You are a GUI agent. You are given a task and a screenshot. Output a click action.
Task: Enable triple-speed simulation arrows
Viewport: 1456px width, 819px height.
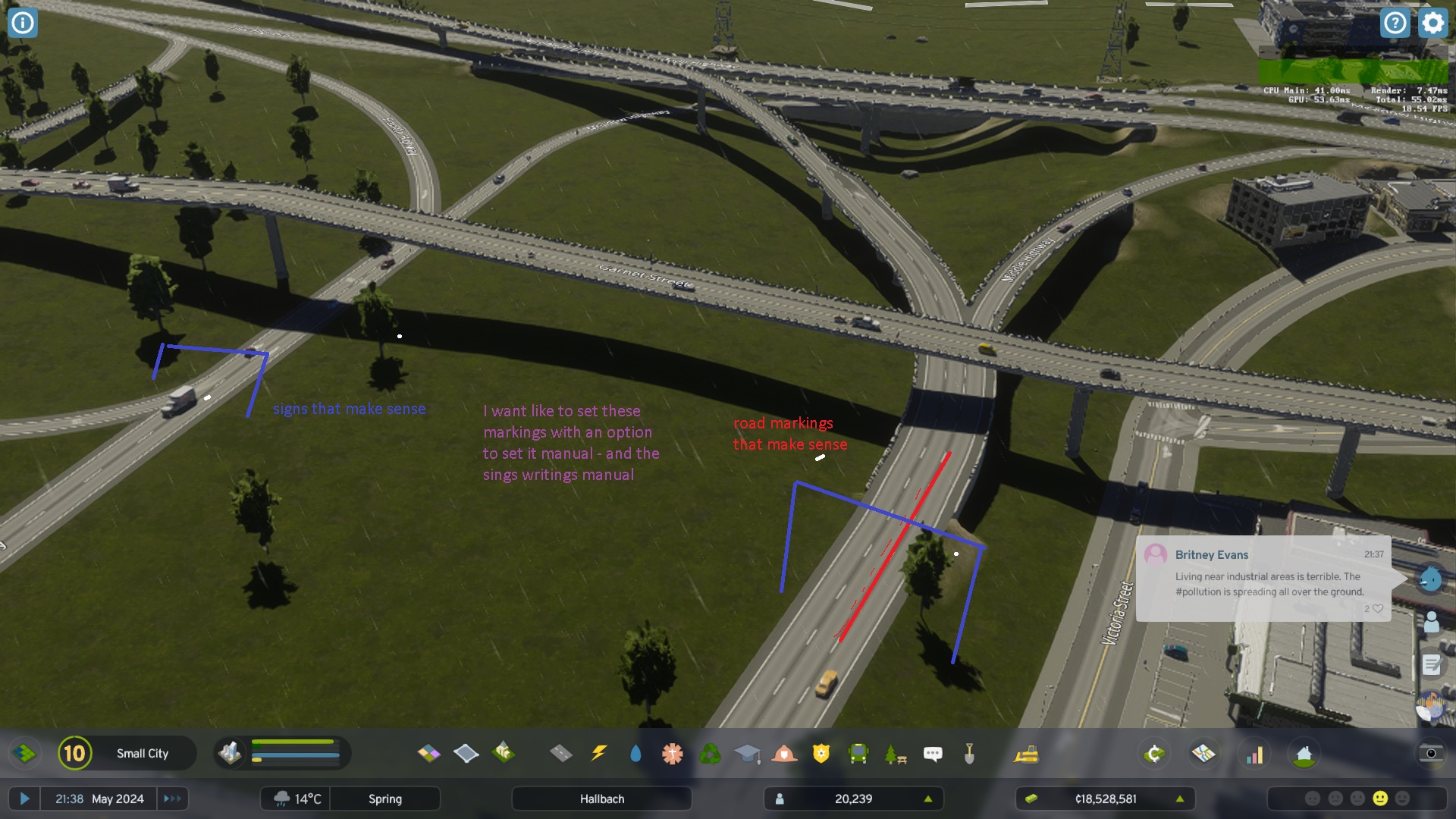point(172,798)
